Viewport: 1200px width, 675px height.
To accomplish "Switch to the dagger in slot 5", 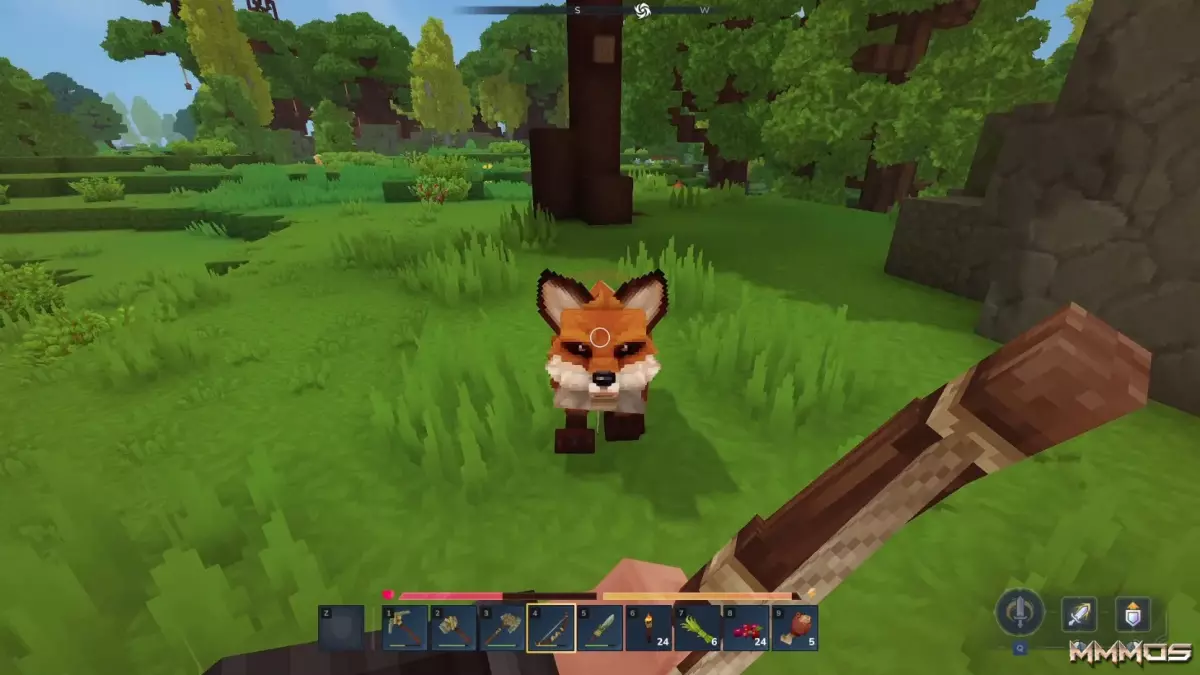I will pyautogui.click(x=600, y=628).
